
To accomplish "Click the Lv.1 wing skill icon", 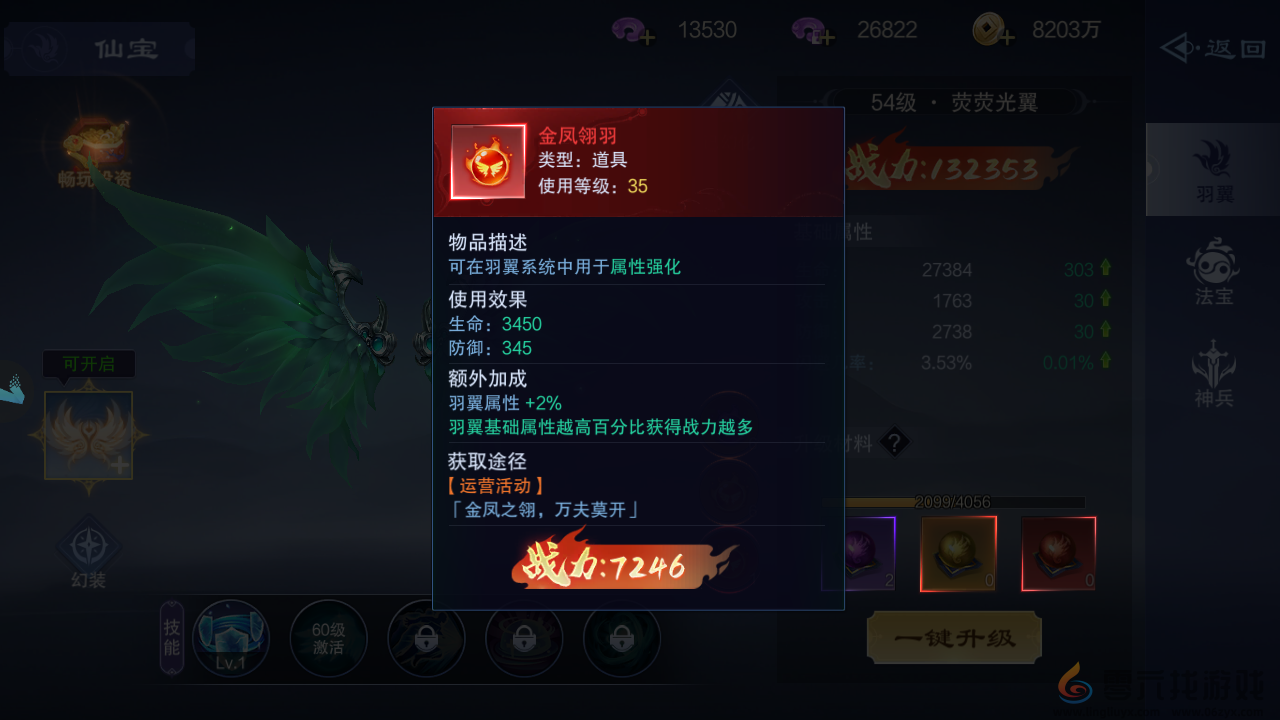I will 231,637.
